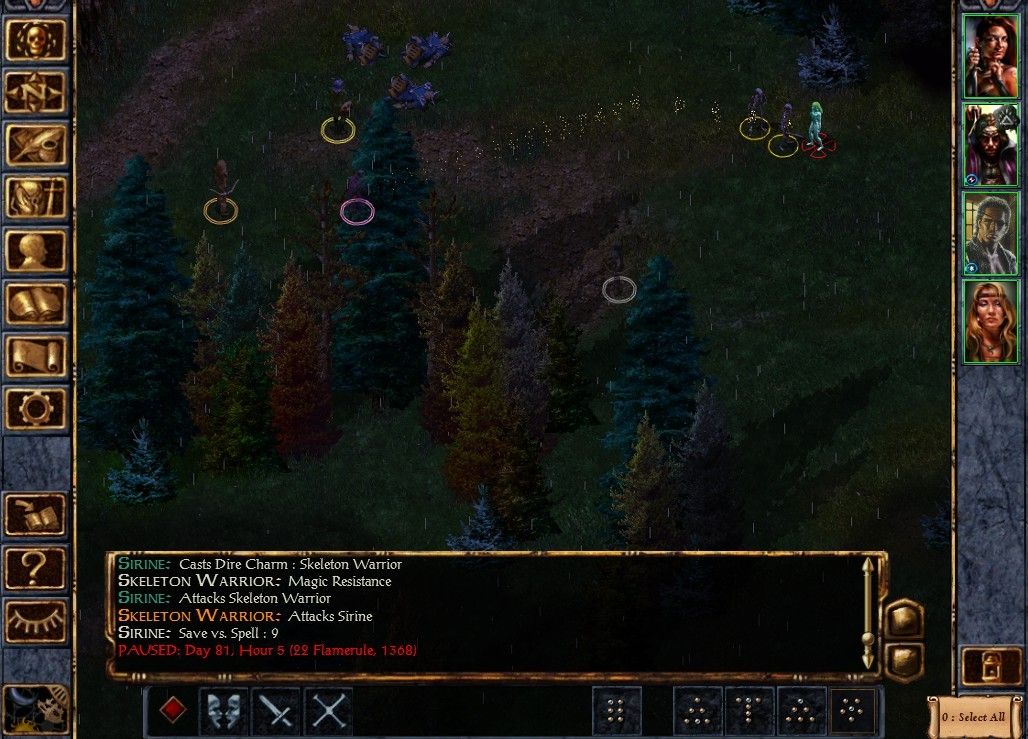Open the gear Options menu
The image size is (1028, 739).
[37, 408]
